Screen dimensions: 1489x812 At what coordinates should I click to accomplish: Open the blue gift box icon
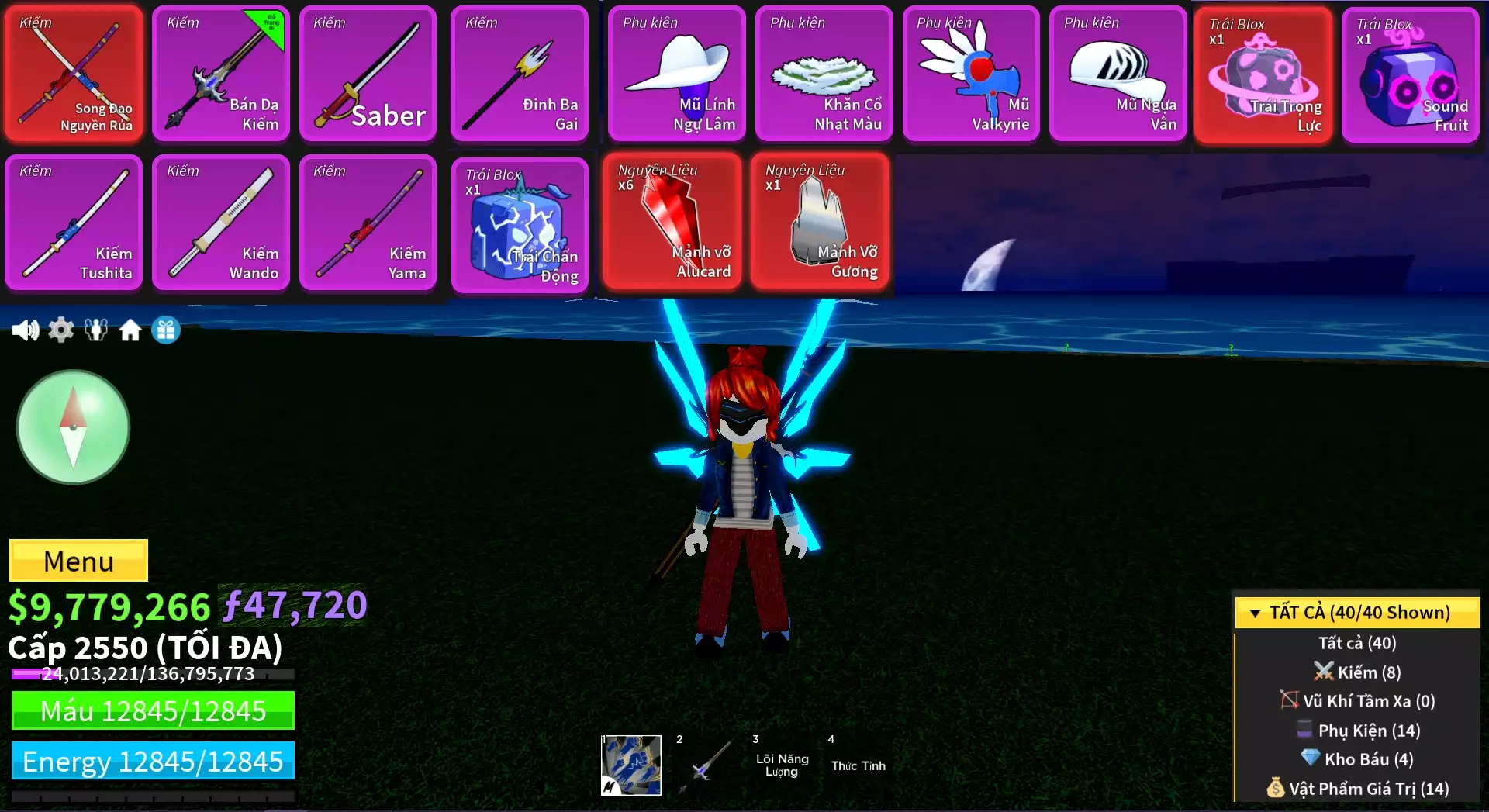click(x=166, y=330)
